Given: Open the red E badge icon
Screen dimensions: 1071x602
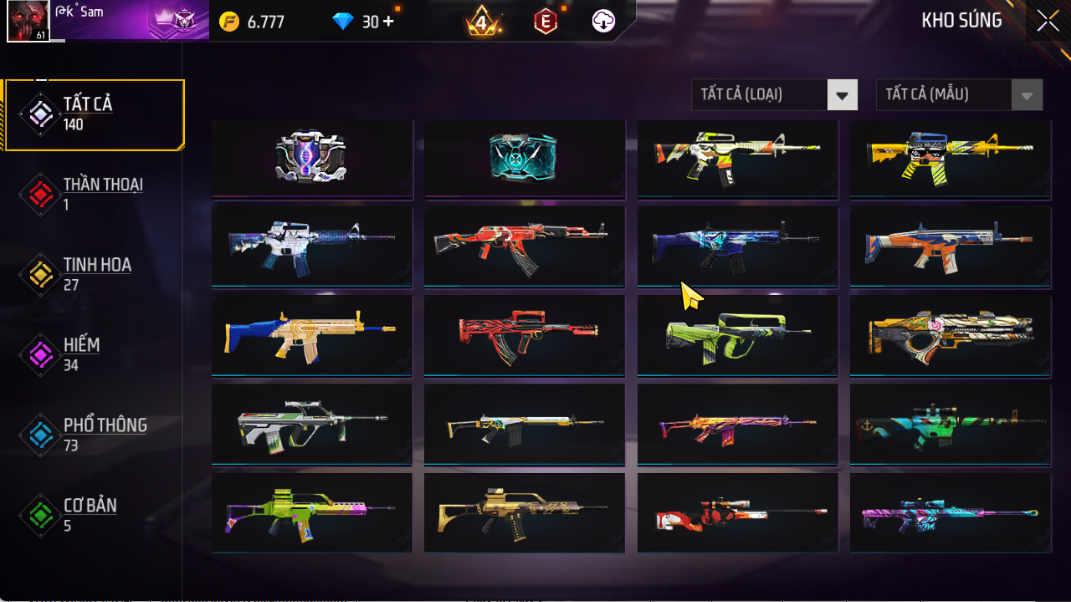Looking at the screenshot, I should (x=545, y=21).
